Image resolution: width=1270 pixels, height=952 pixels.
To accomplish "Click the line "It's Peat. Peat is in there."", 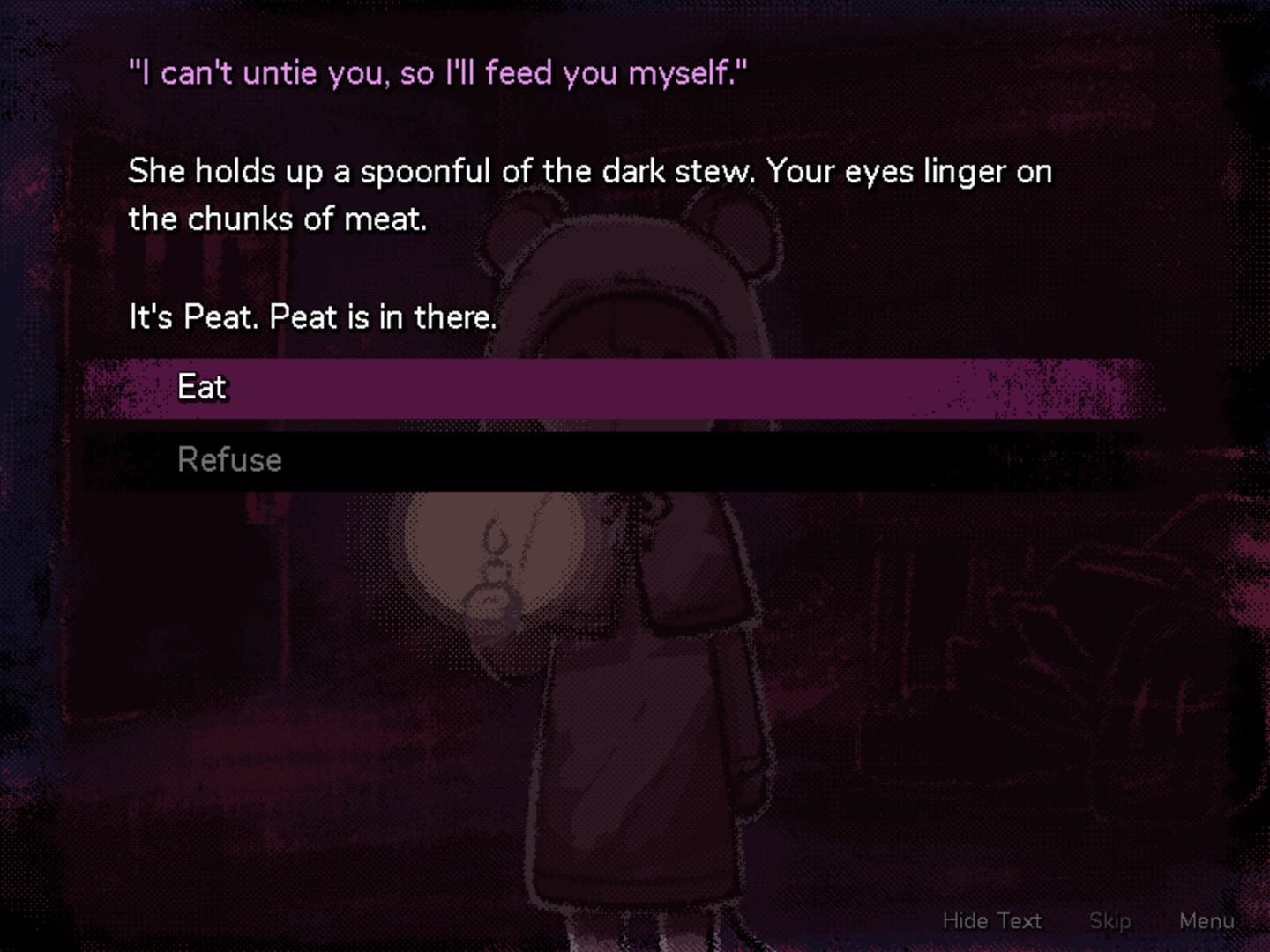I will click(x=313, y=316).
